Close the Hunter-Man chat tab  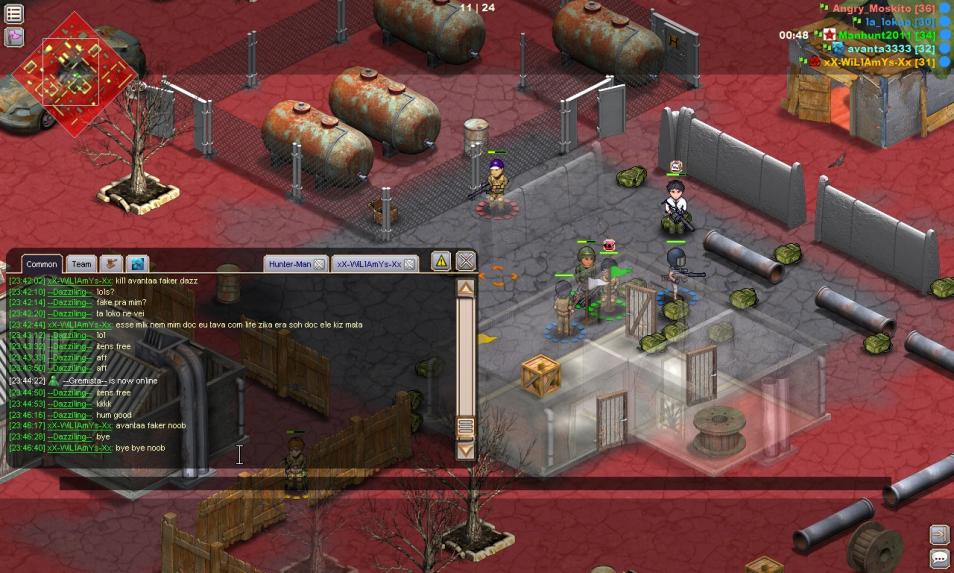pyautogui.click(x=319, y=264)
